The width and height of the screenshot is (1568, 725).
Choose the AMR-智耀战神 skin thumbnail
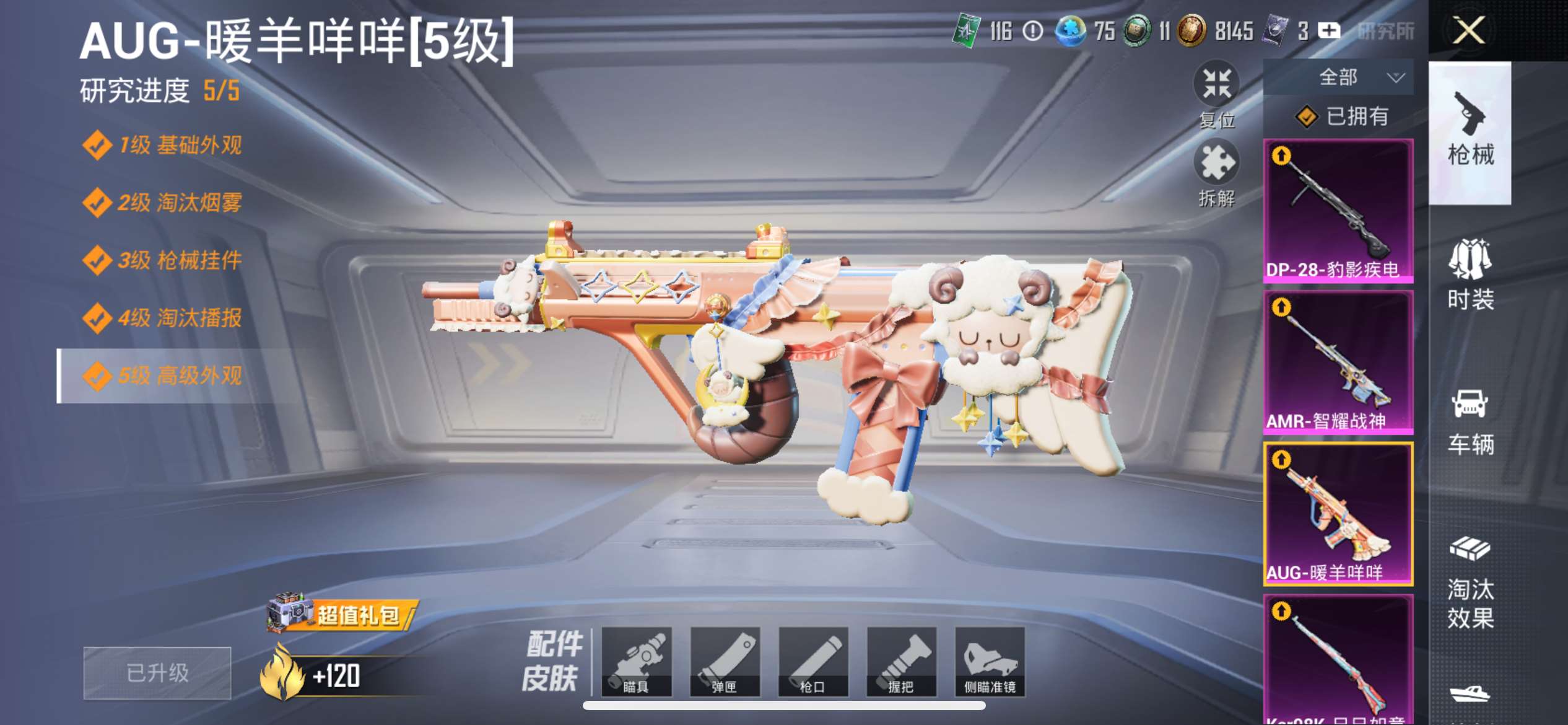point(1338,362)
